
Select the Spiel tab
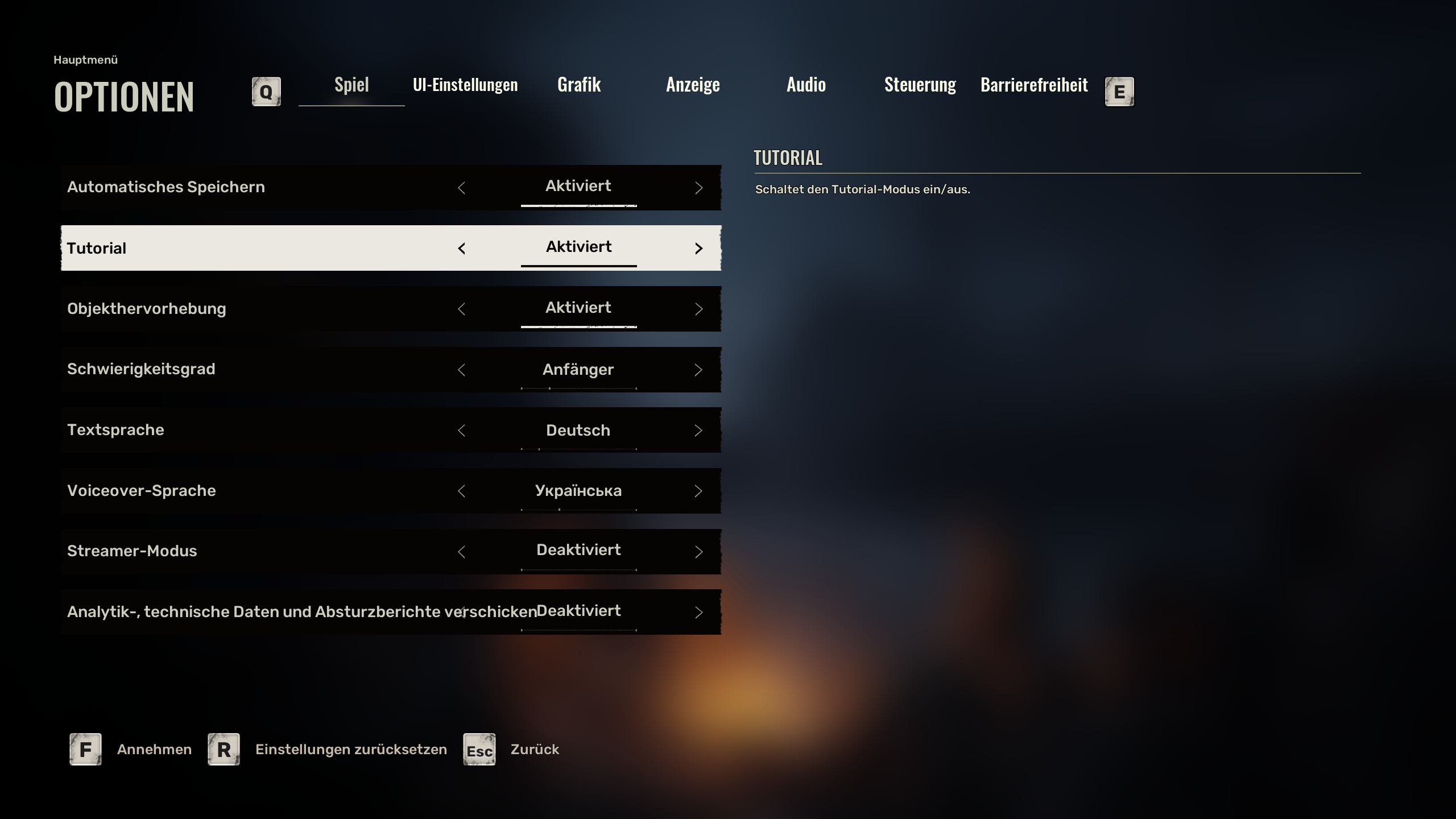(351, 85)
